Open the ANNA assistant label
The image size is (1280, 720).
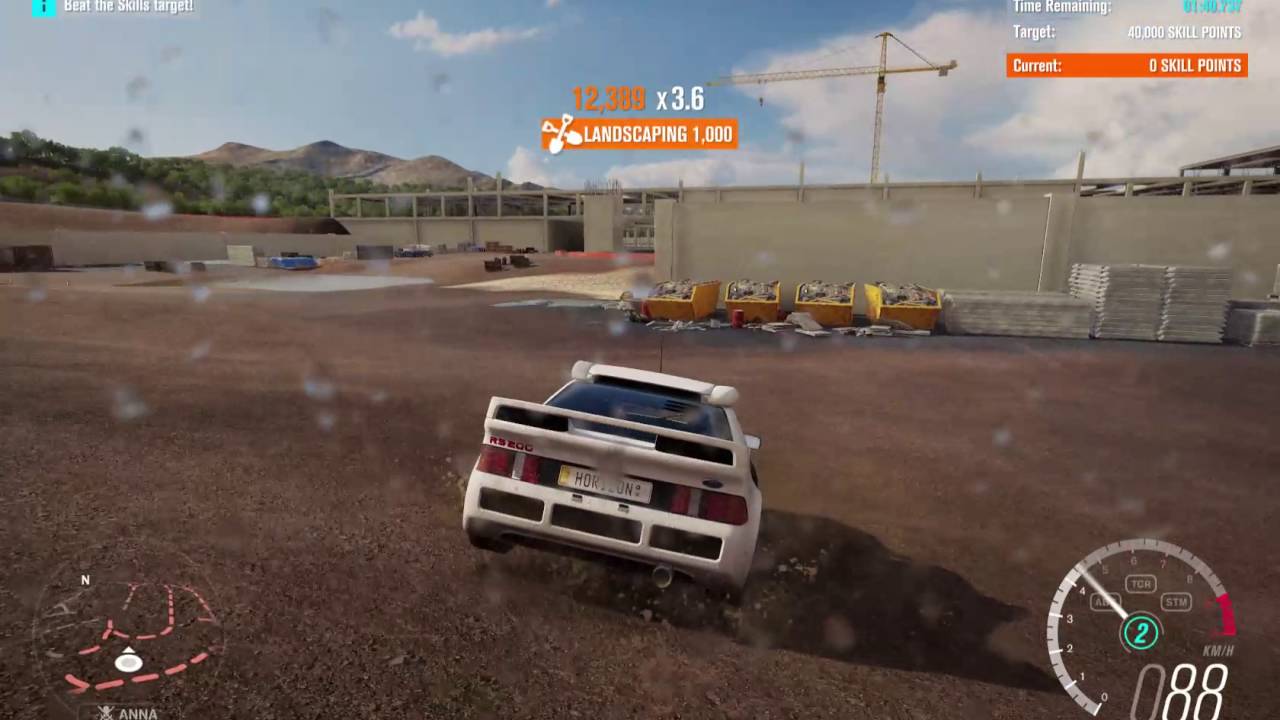[x=128, y=713]
